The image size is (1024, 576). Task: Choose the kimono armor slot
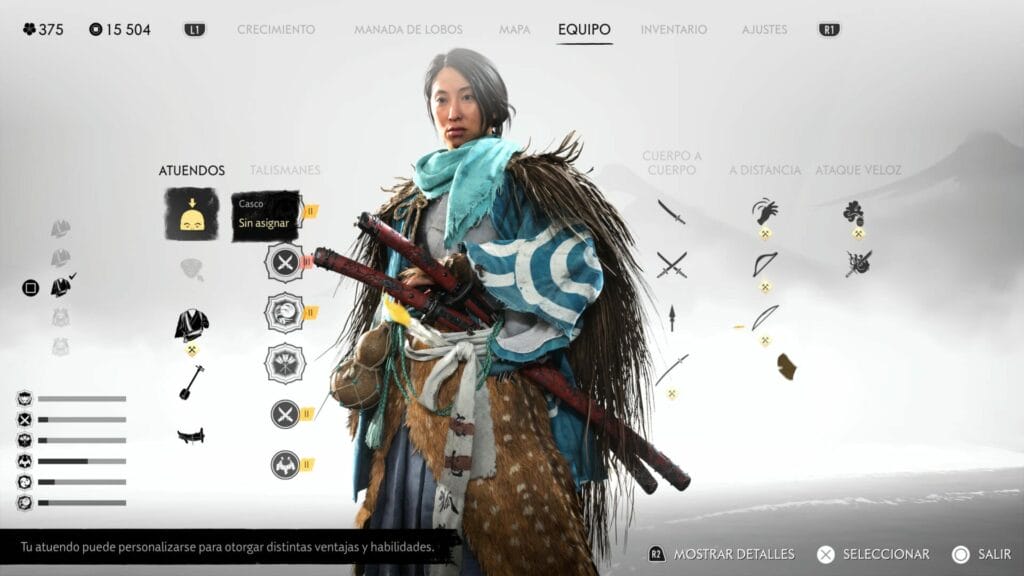pos(191,323)
